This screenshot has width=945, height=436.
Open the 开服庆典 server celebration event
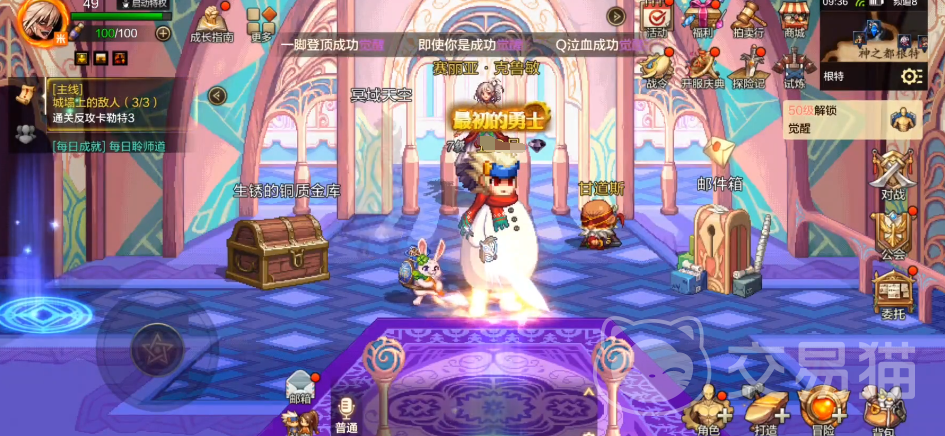click(703, 69)
